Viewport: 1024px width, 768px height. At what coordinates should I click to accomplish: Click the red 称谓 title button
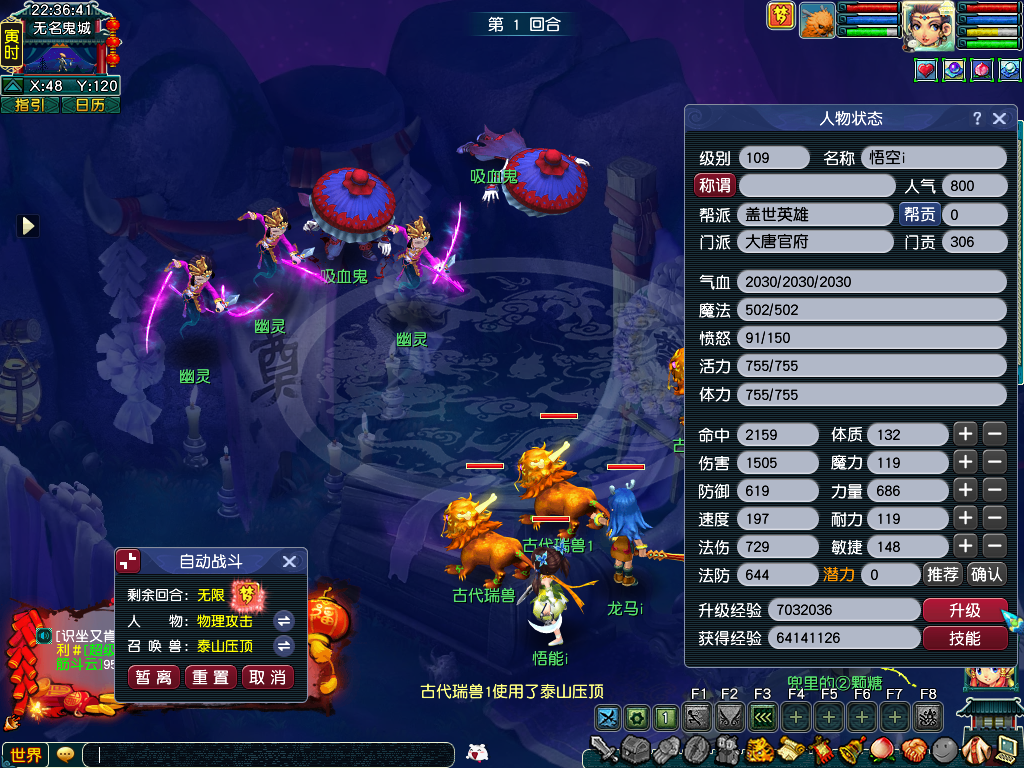pyautogui.click(x=714, y=185)
